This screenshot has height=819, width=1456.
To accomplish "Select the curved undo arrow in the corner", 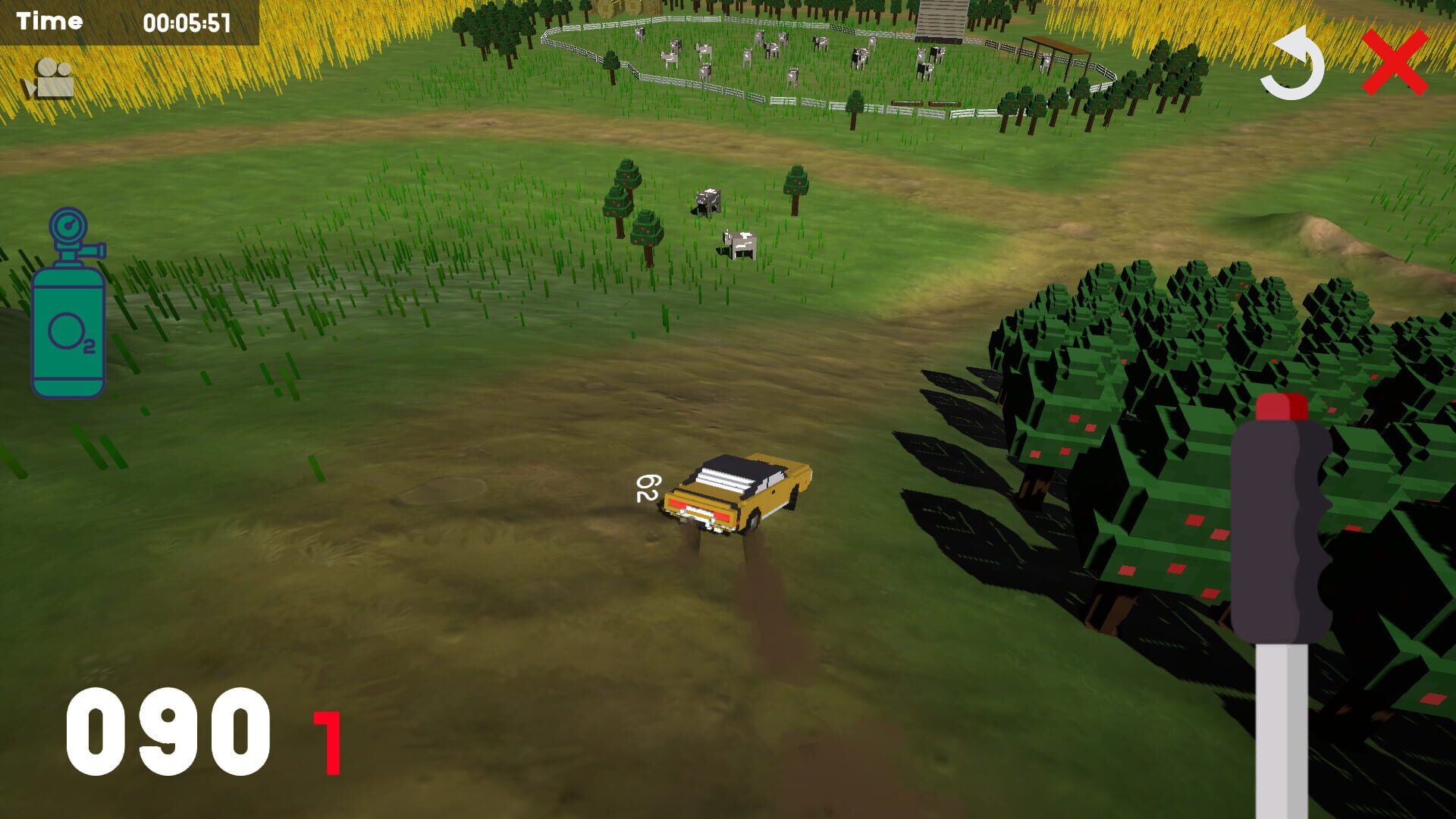I will tap(1292, 64).
